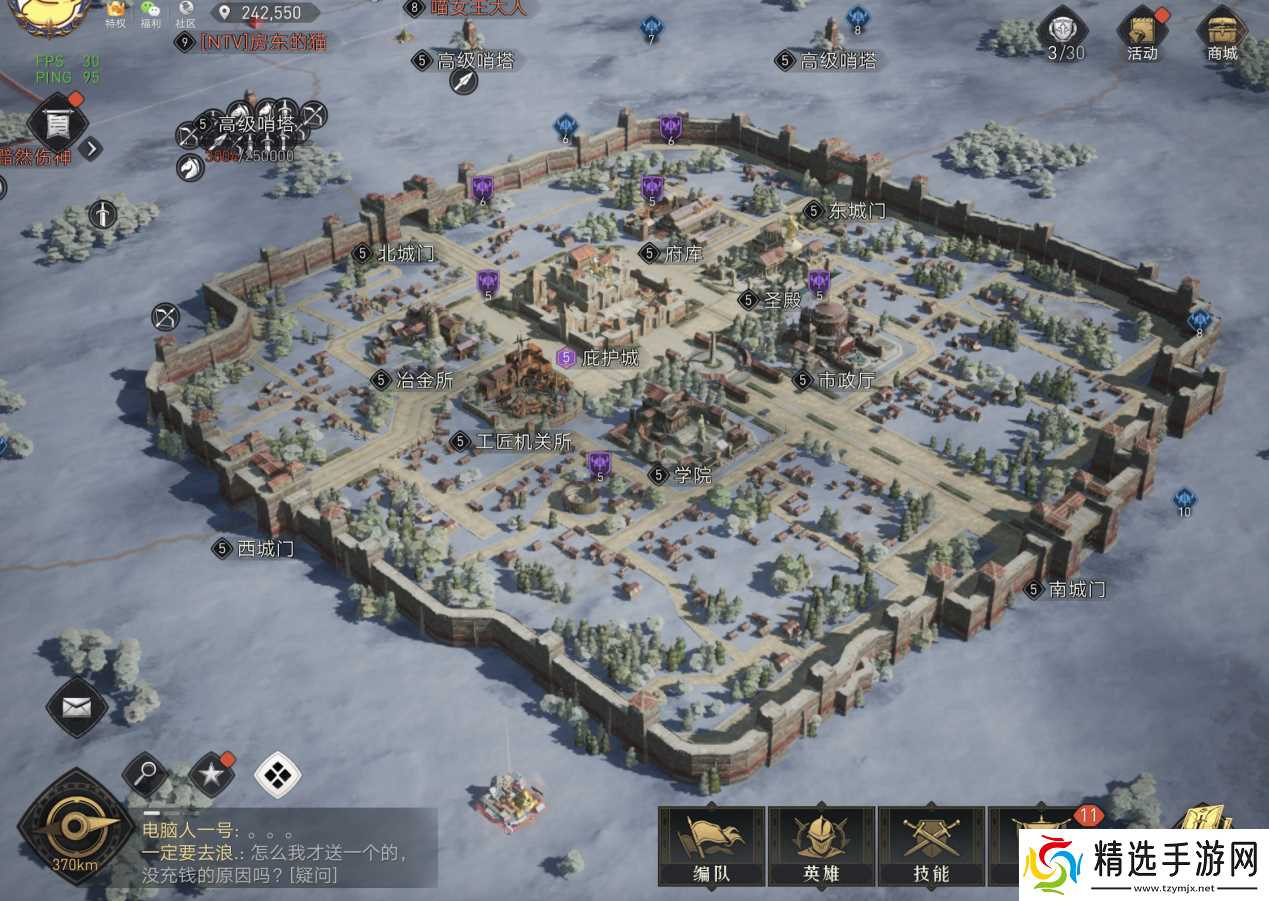Click the shield icon showing 3/30
This screenshot has width=1269, height=901.
coord(1064,34)
